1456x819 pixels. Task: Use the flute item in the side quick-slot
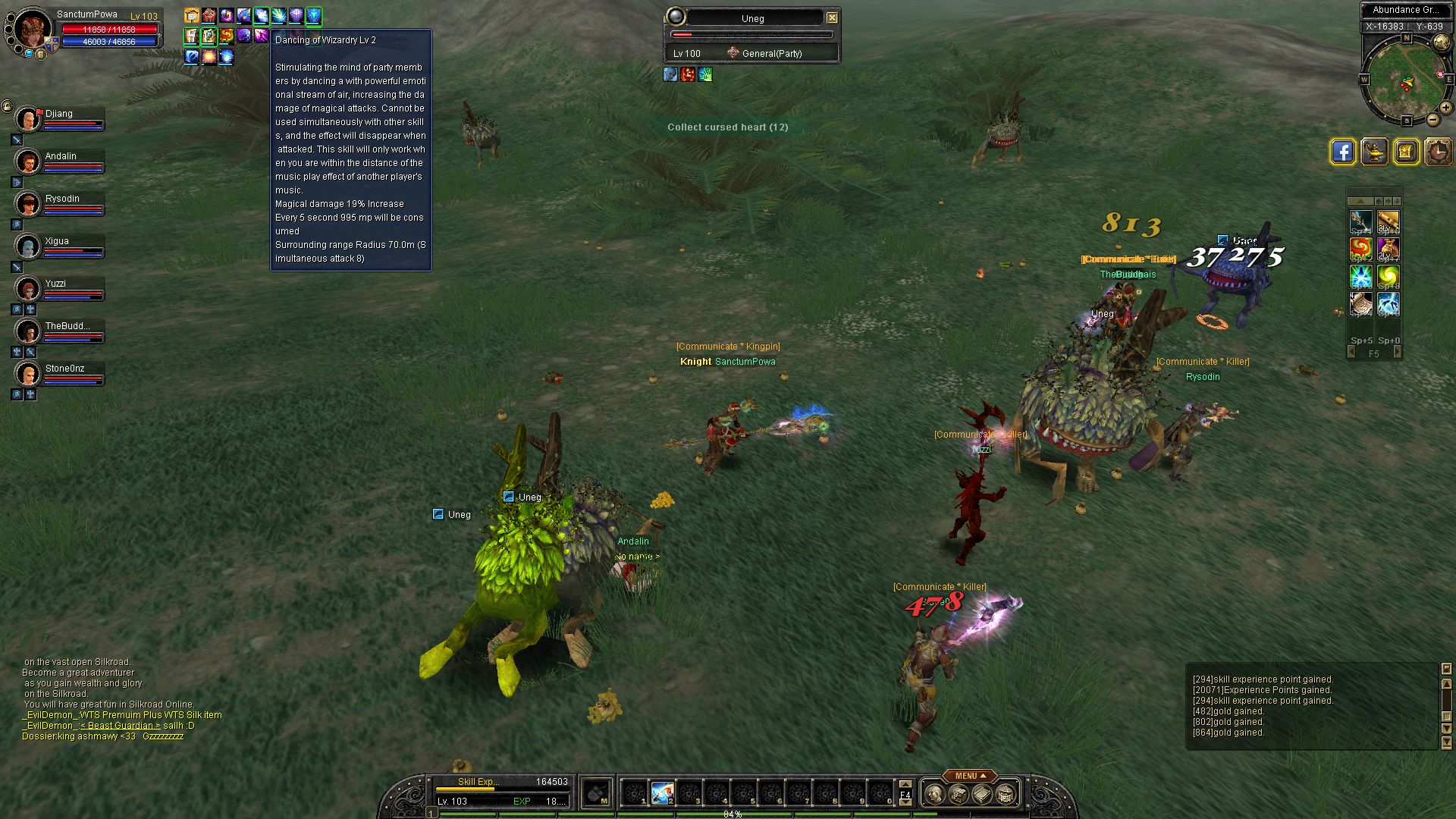click(1388, 221)
